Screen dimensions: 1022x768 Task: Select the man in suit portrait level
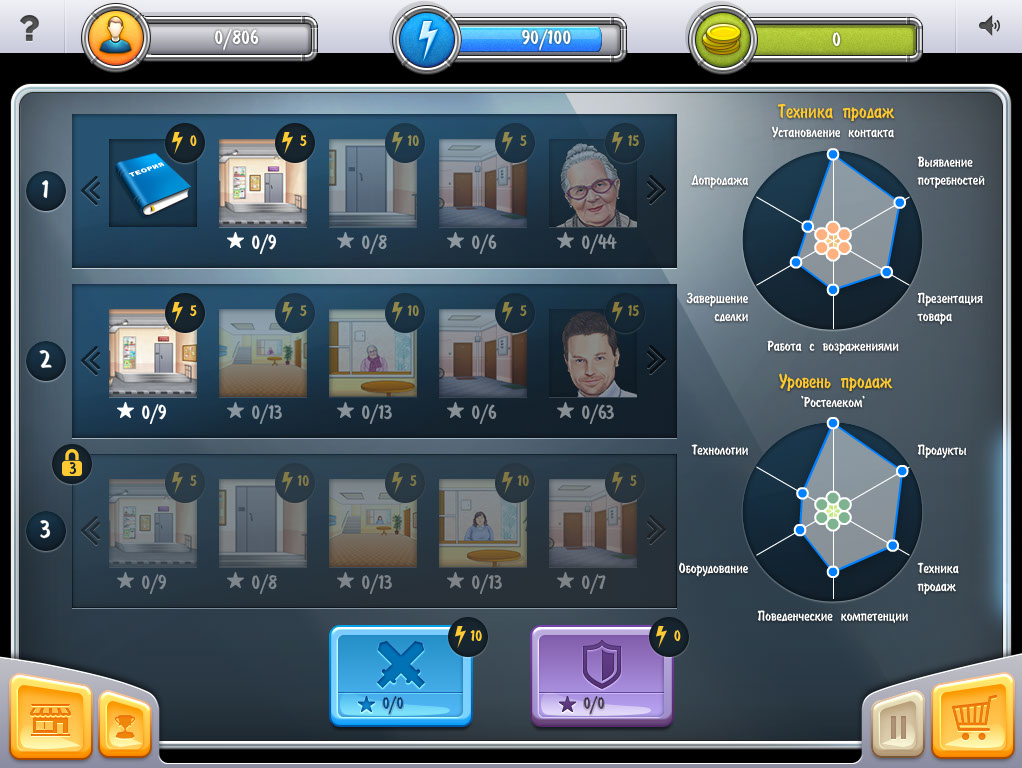(x=592, y=354)
